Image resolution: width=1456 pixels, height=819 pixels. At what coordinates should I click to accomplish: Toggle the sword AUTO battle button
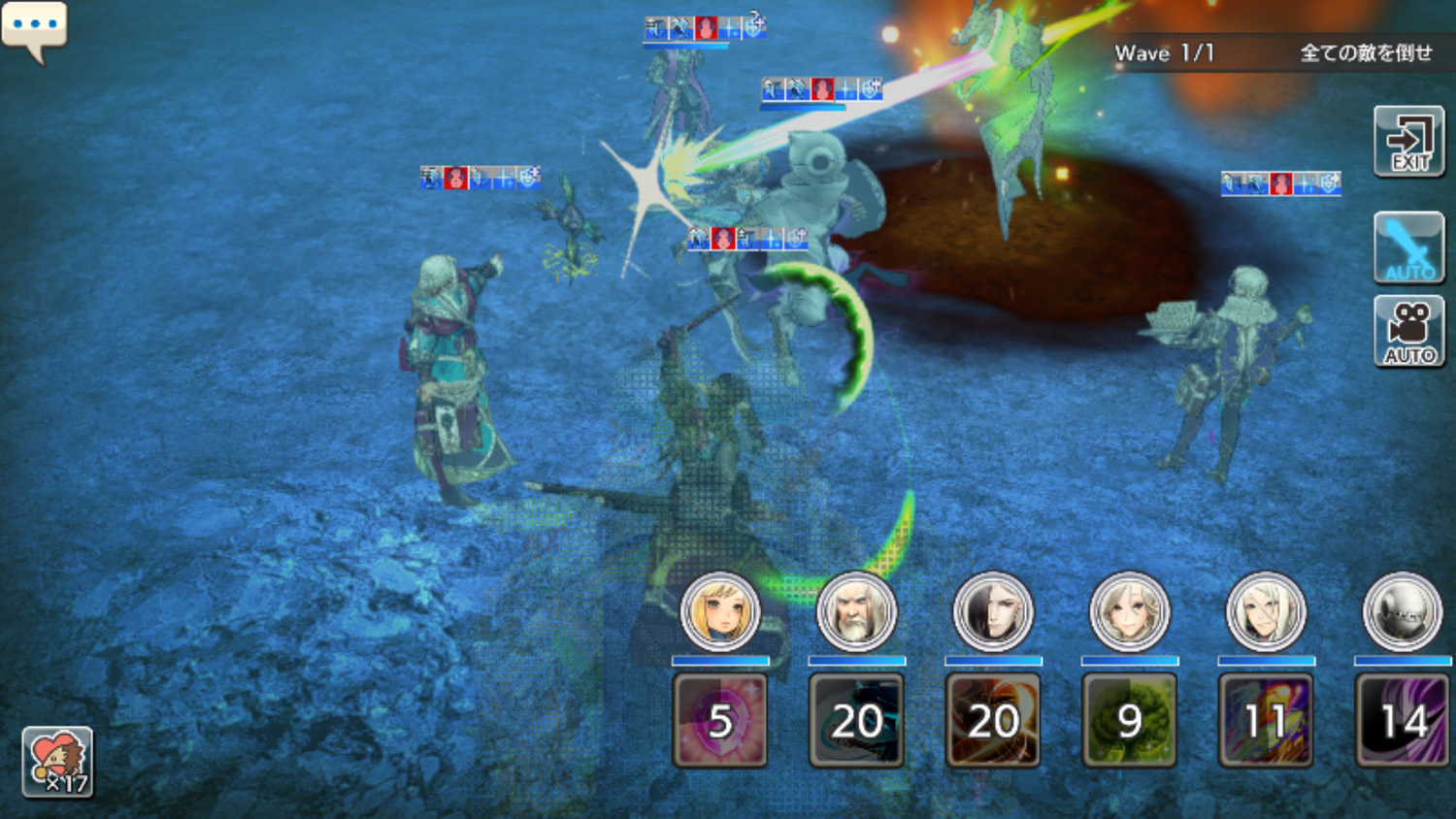coord(1409,248)
